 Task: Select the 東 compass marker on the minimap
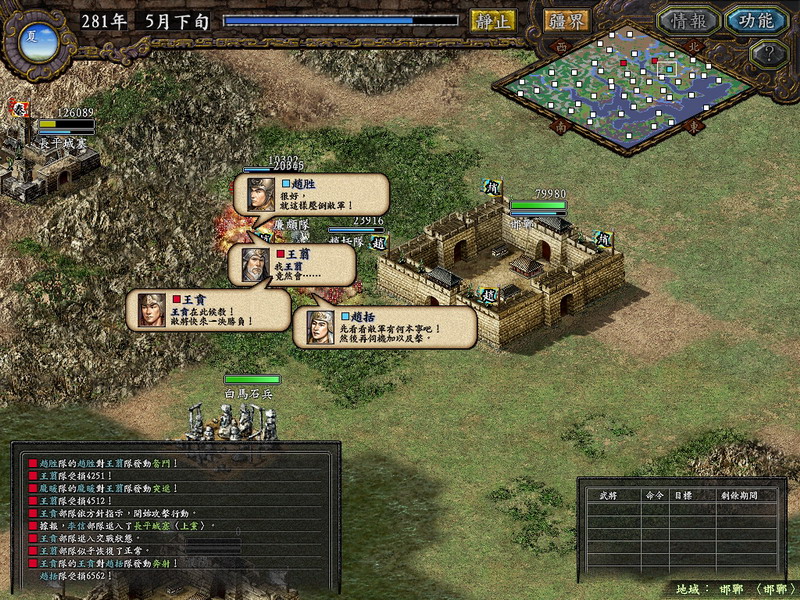(x=693, y=127)
